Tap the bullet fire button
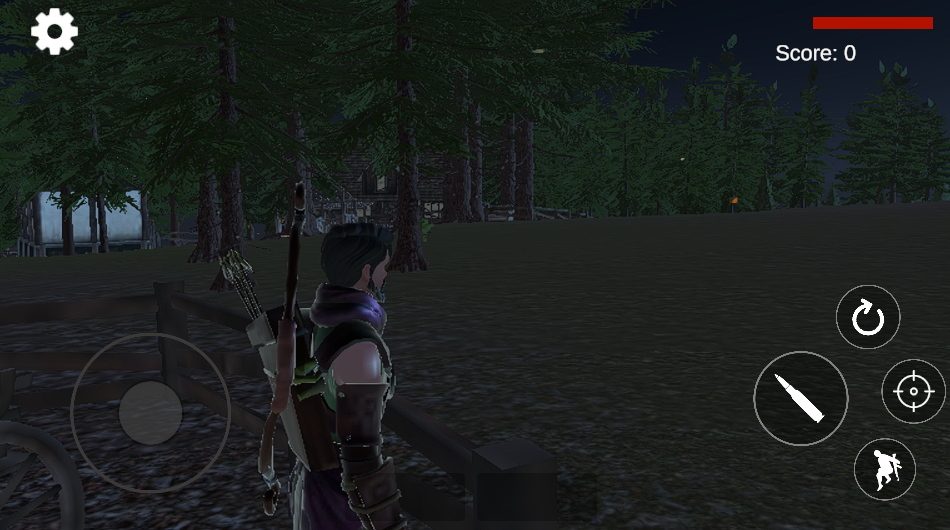 point(800,398)
